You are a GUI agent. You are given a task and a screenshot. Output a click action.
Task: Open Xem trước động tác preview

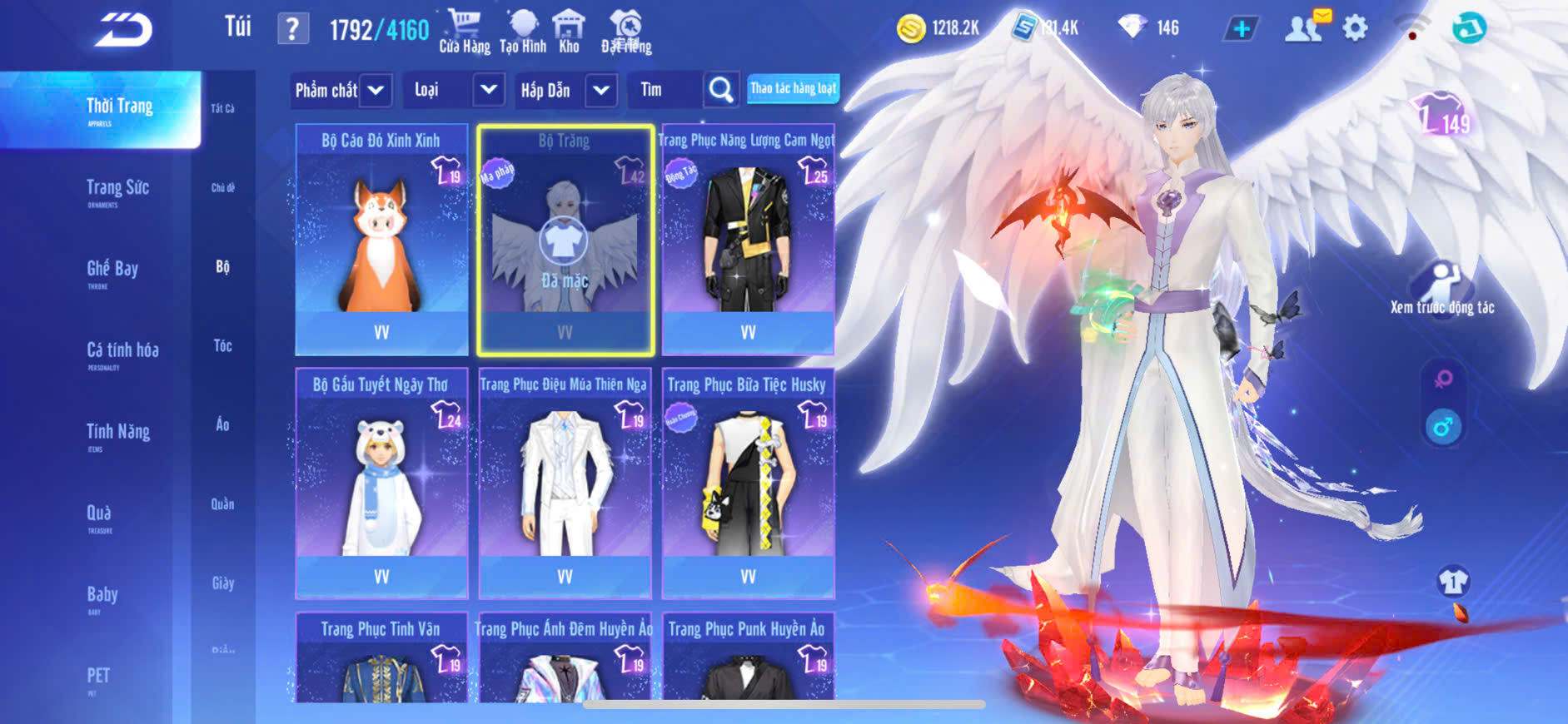click(1442, 289)
